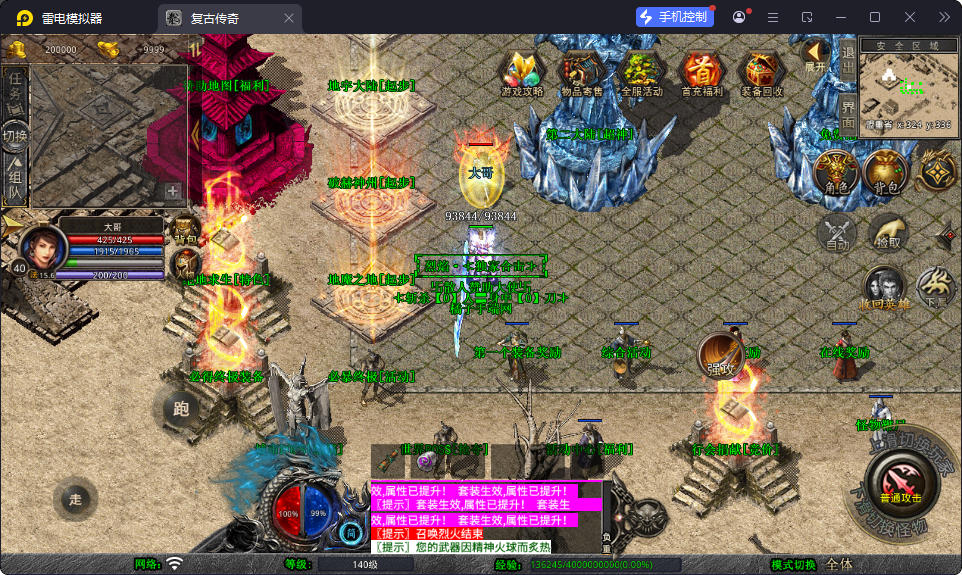Switch to the 任务 quest tab
Viewport: 962px width, 575px height.
click(x=15, y=88)
